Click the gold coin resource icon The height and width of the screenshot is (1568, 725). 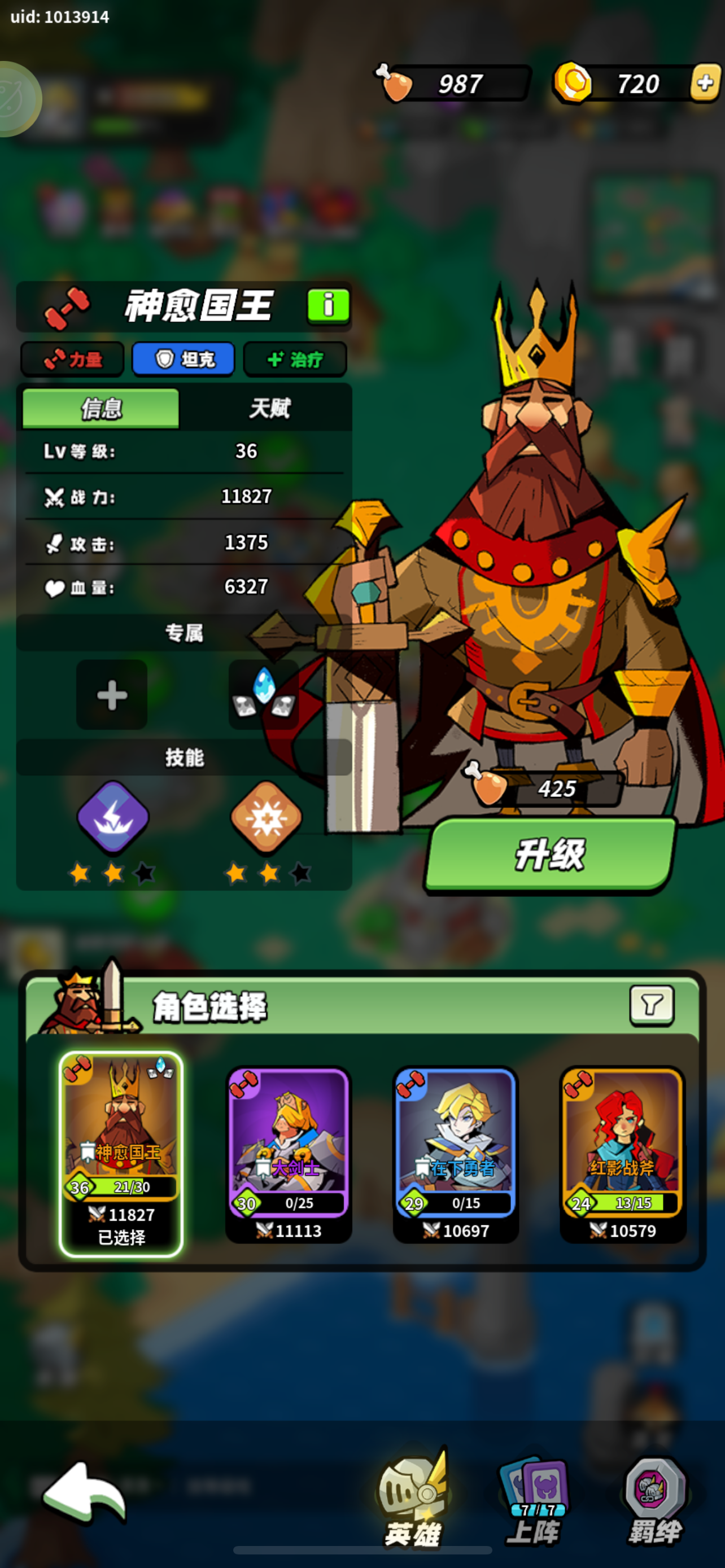point(573,84)
